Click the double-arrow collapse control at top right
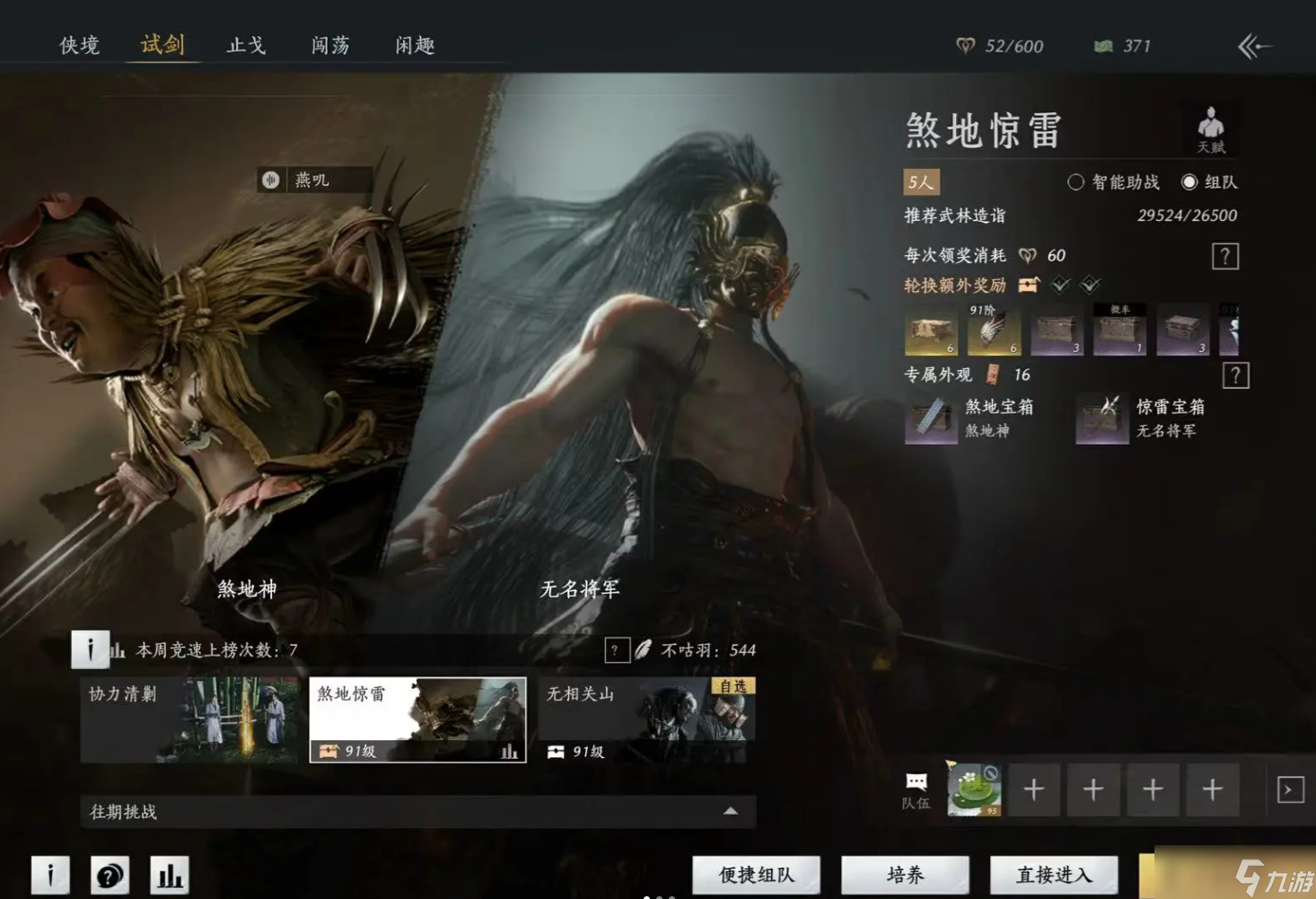 (x=1254, y=46)
